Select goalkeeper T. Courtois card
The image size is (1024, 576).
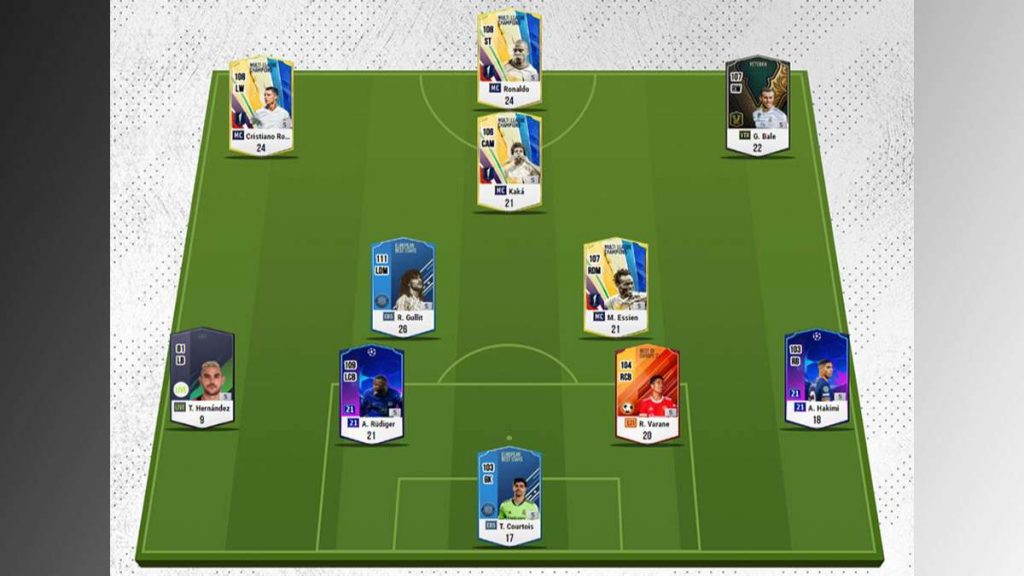point(509,495)
